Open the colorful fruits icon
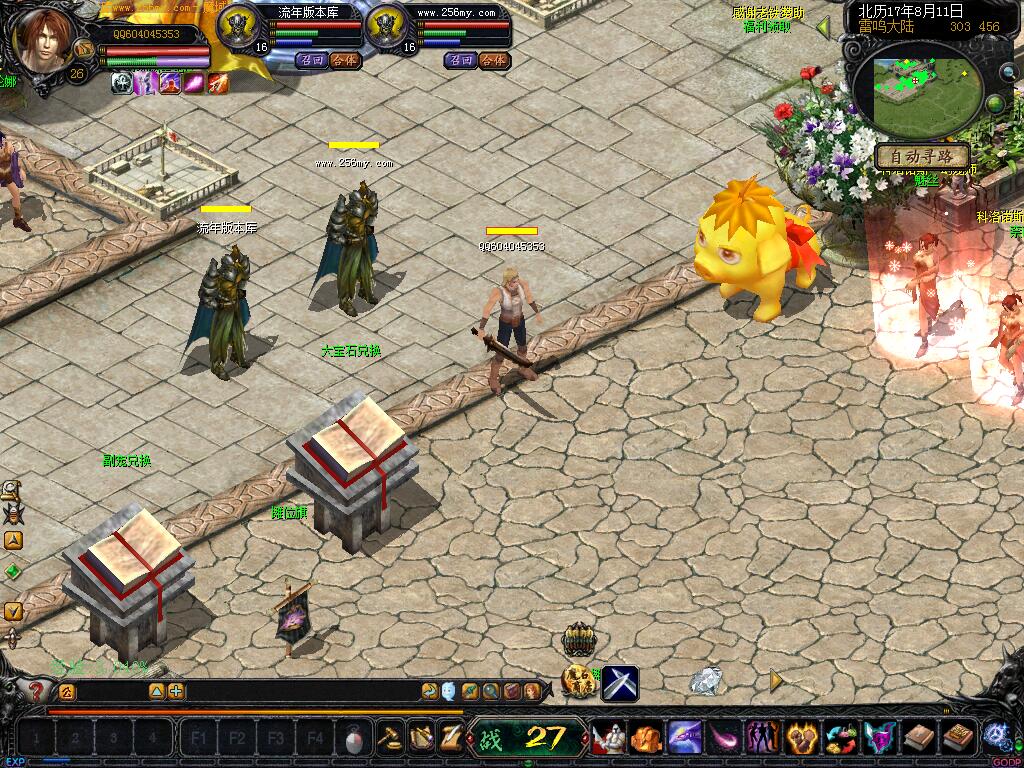 (x=841, y=739)
